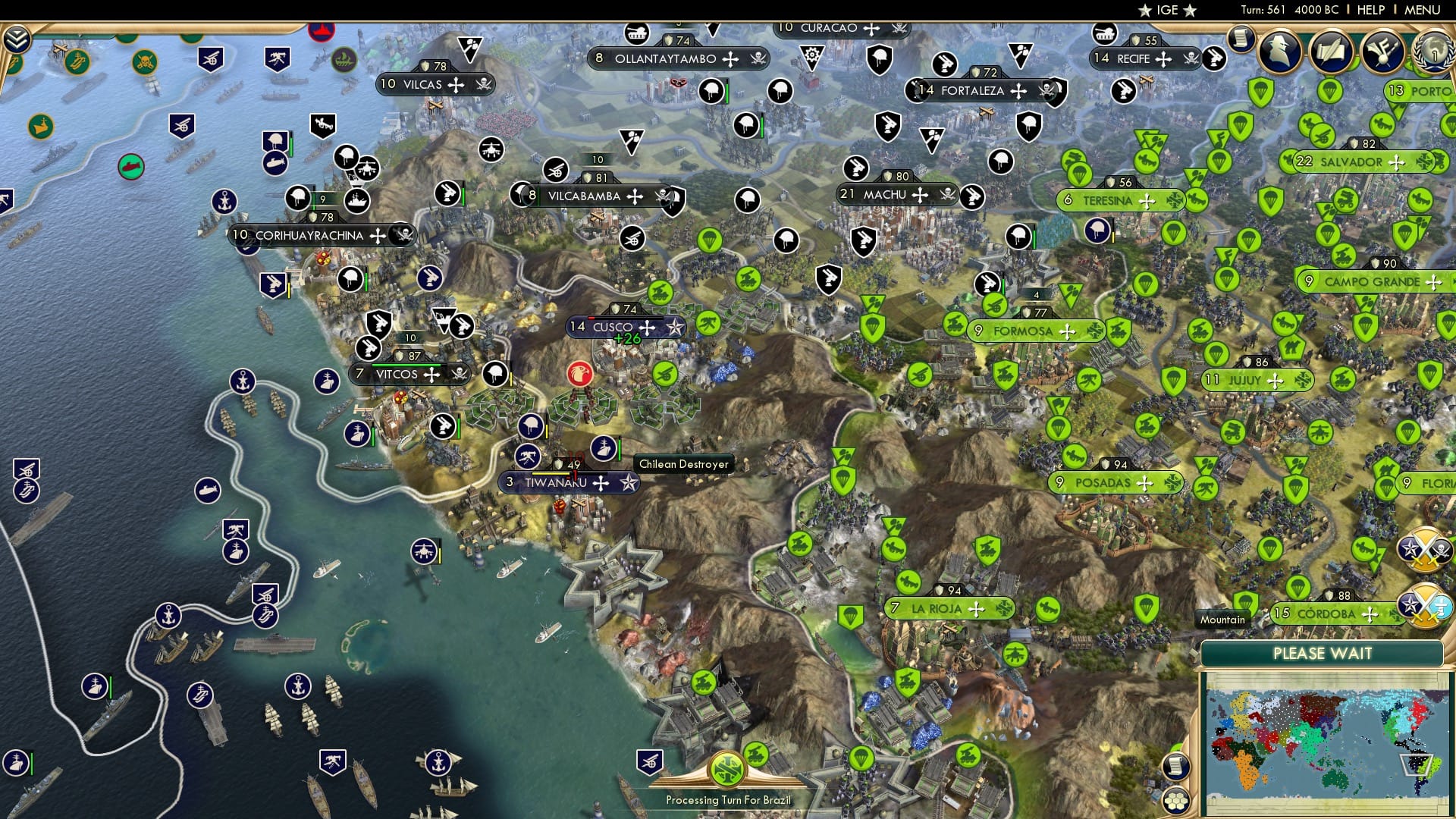Click the crossed-swords war icon with city-state symbol

1423,604
